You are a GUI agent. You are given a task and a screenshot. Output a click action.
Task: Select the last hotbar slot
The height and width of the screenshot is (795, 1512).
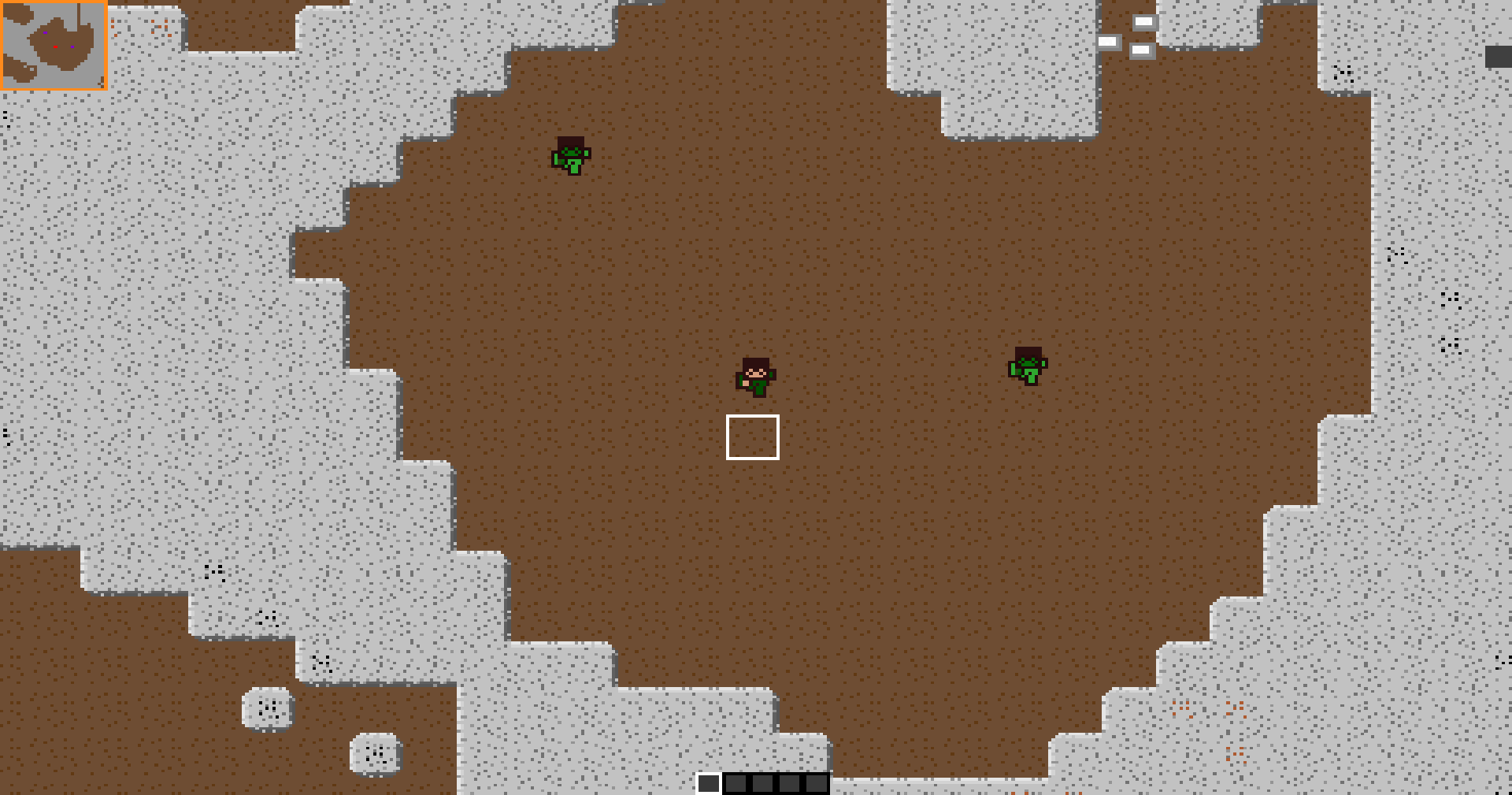pyautogui.click(x=816, y=784)
